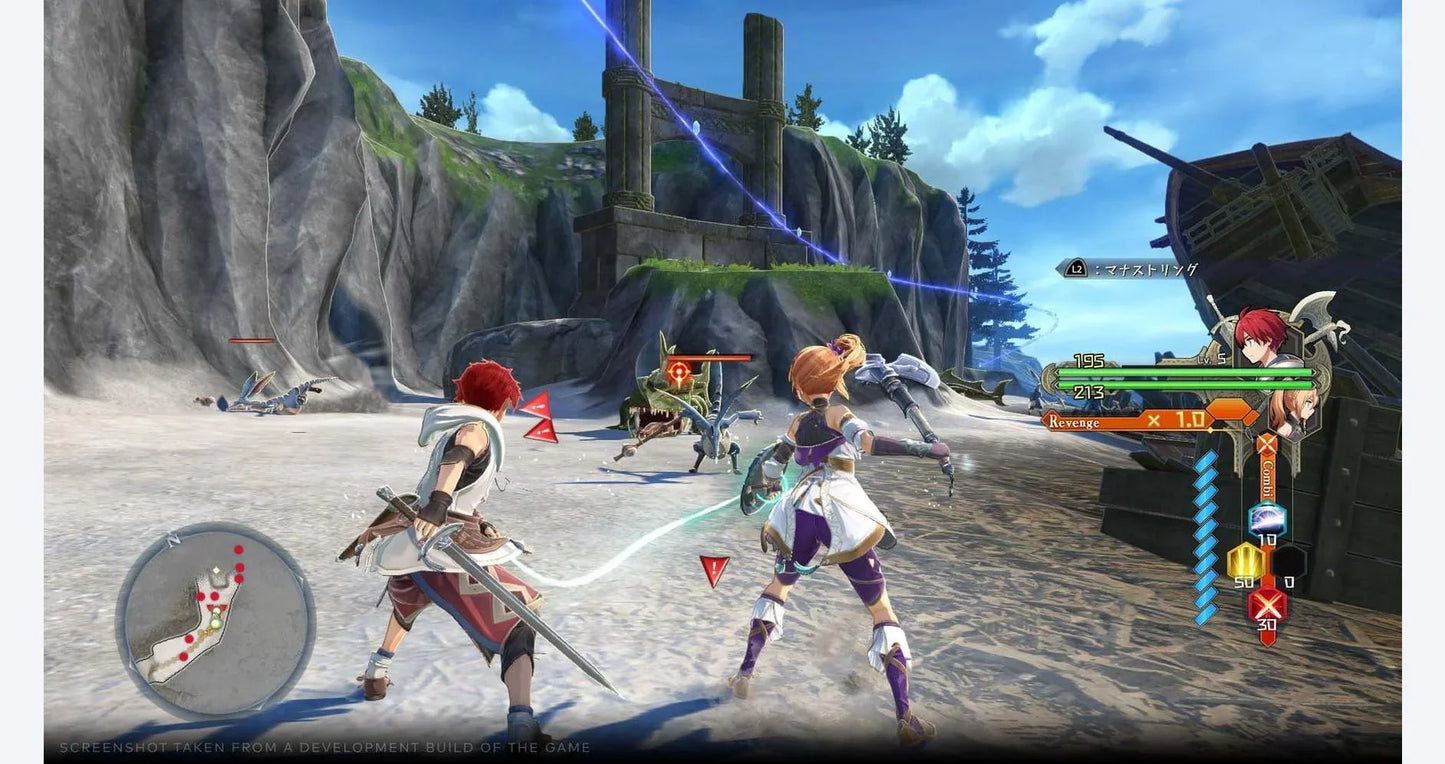This screenshot has width=1445, height=764.
Task: Select the red X icon showing 30
Action: [x=1268, y=603]
